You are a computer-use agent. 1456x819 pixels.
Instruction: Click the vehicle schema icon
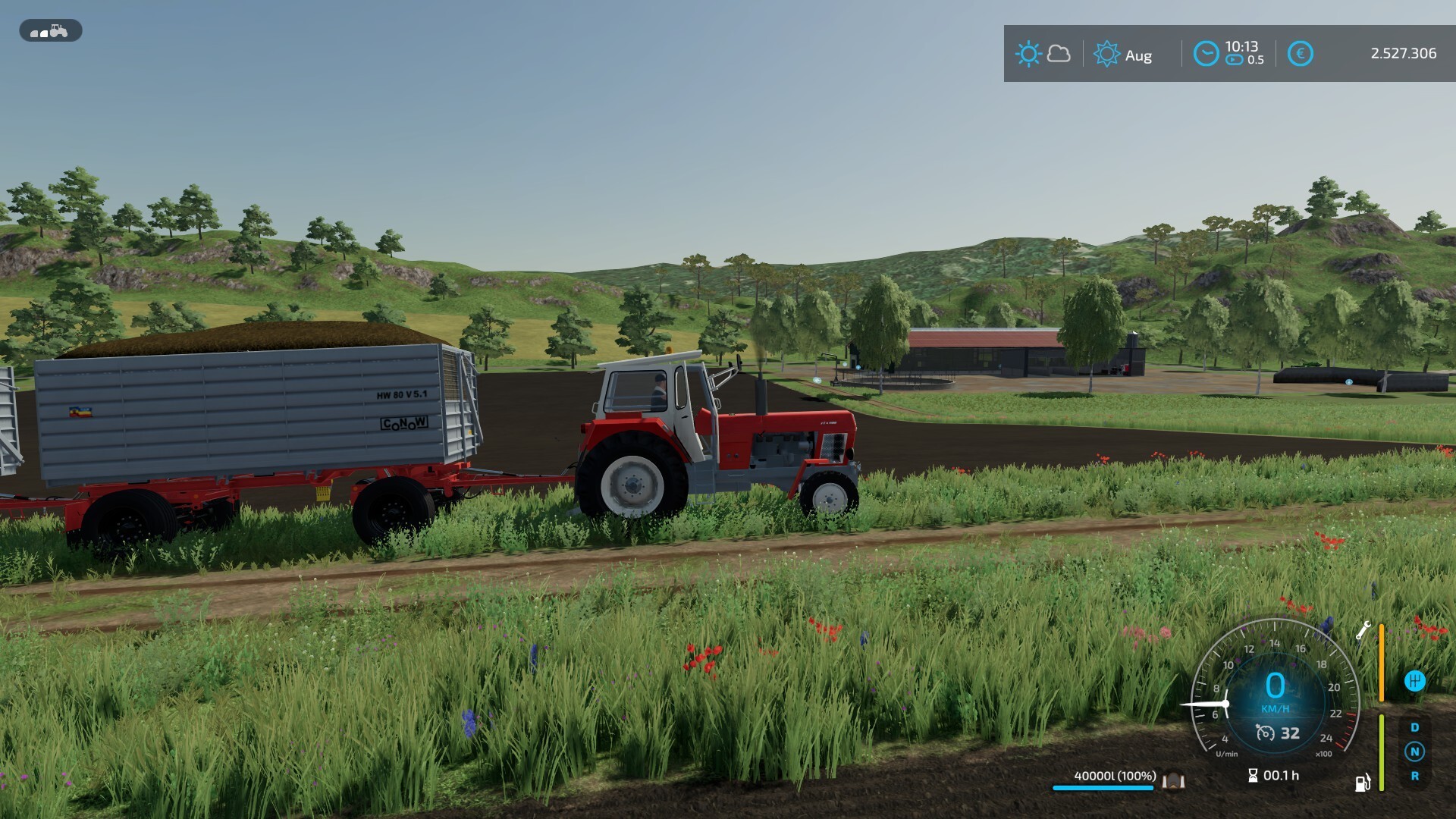(50, 31)
